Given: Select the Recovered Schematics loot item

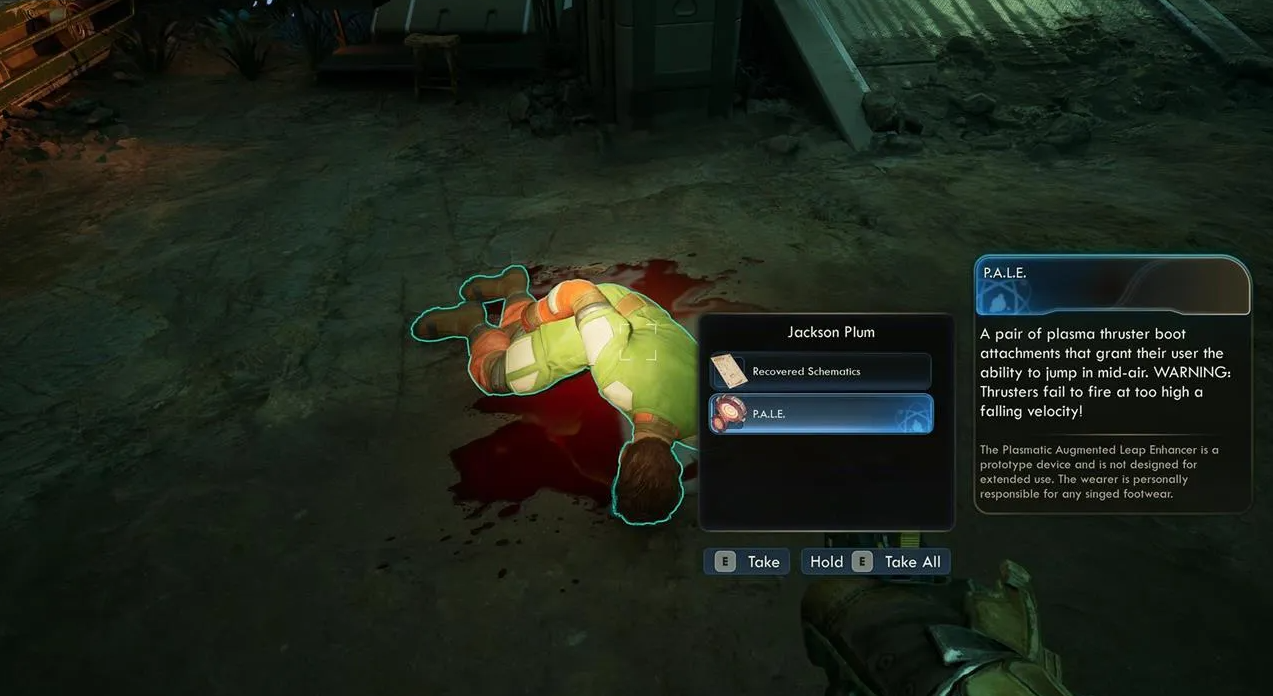Looking at the screenshot, I should coord(820,371).
